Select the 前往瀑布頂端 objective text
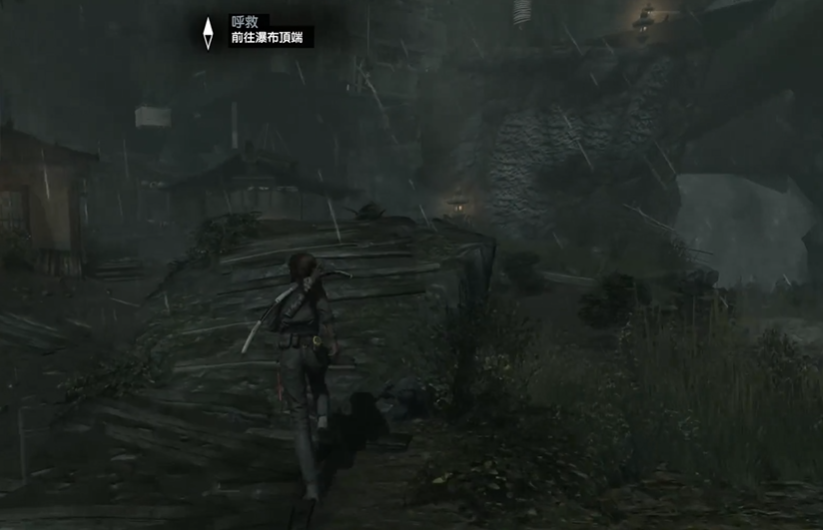 click(271, 38)
